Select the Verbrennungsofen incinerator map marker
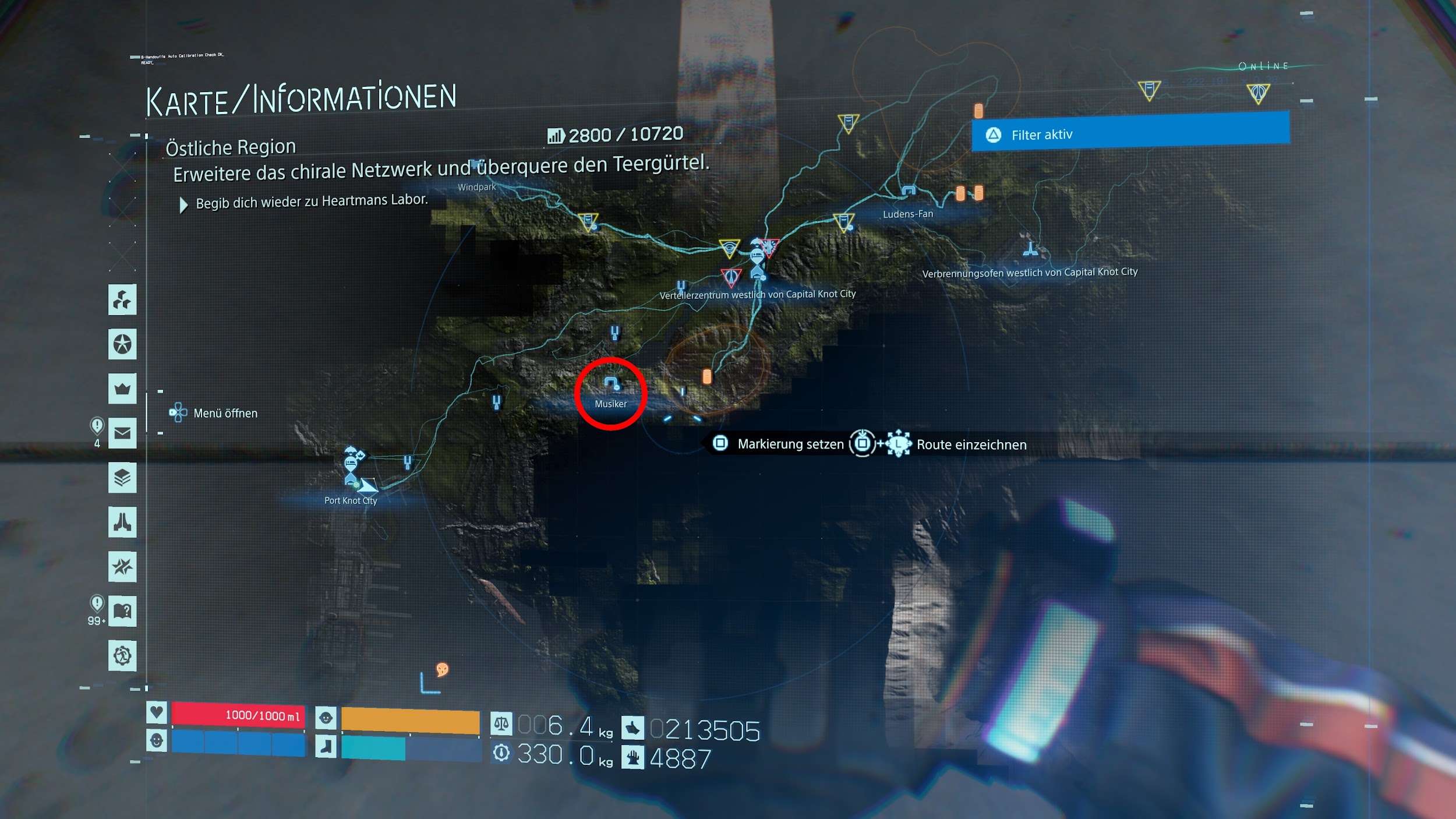Screen dimensions: 1456x819 1030,250
